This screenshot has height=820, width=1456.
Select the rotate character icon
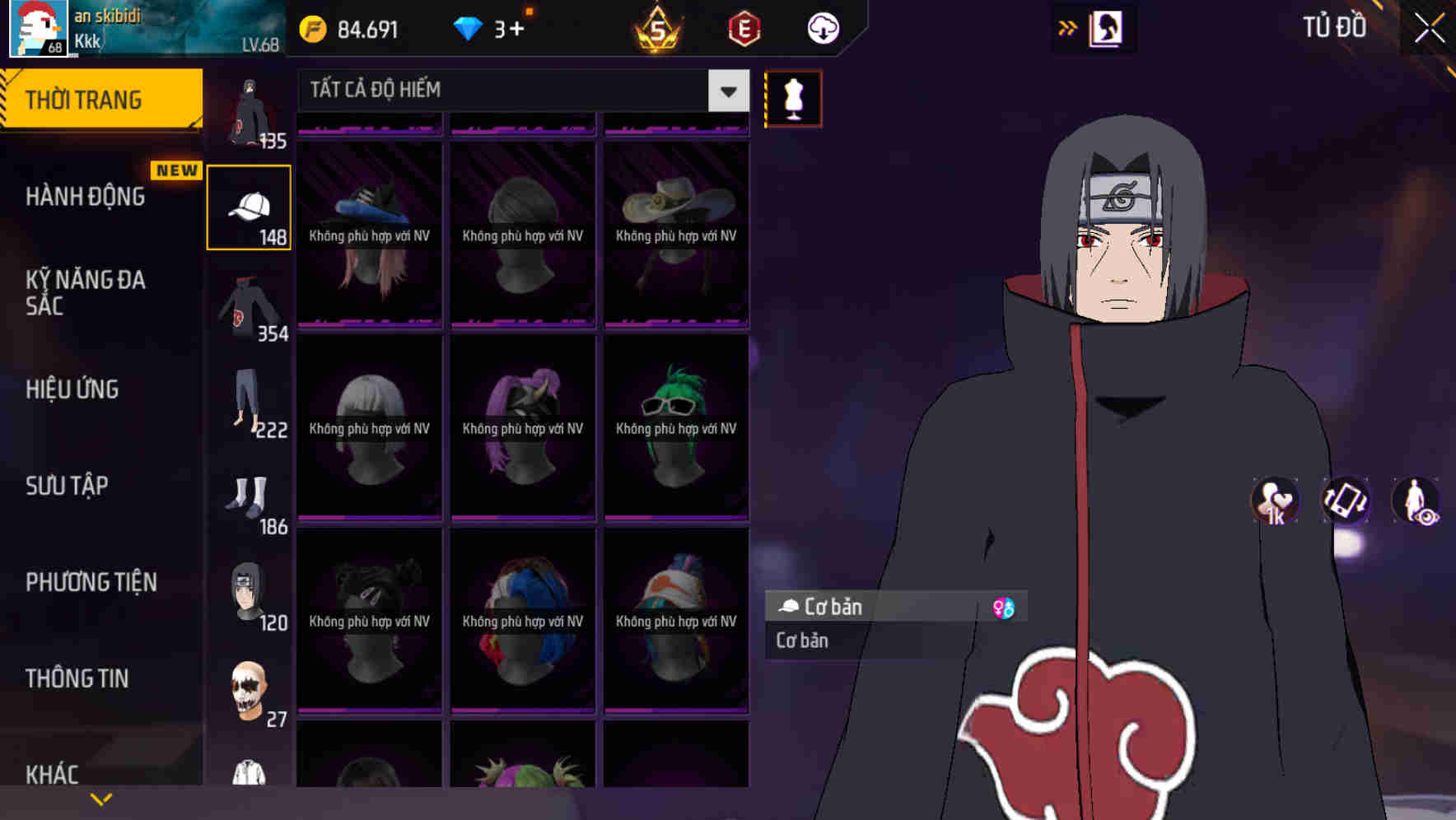pos(1346,502)
